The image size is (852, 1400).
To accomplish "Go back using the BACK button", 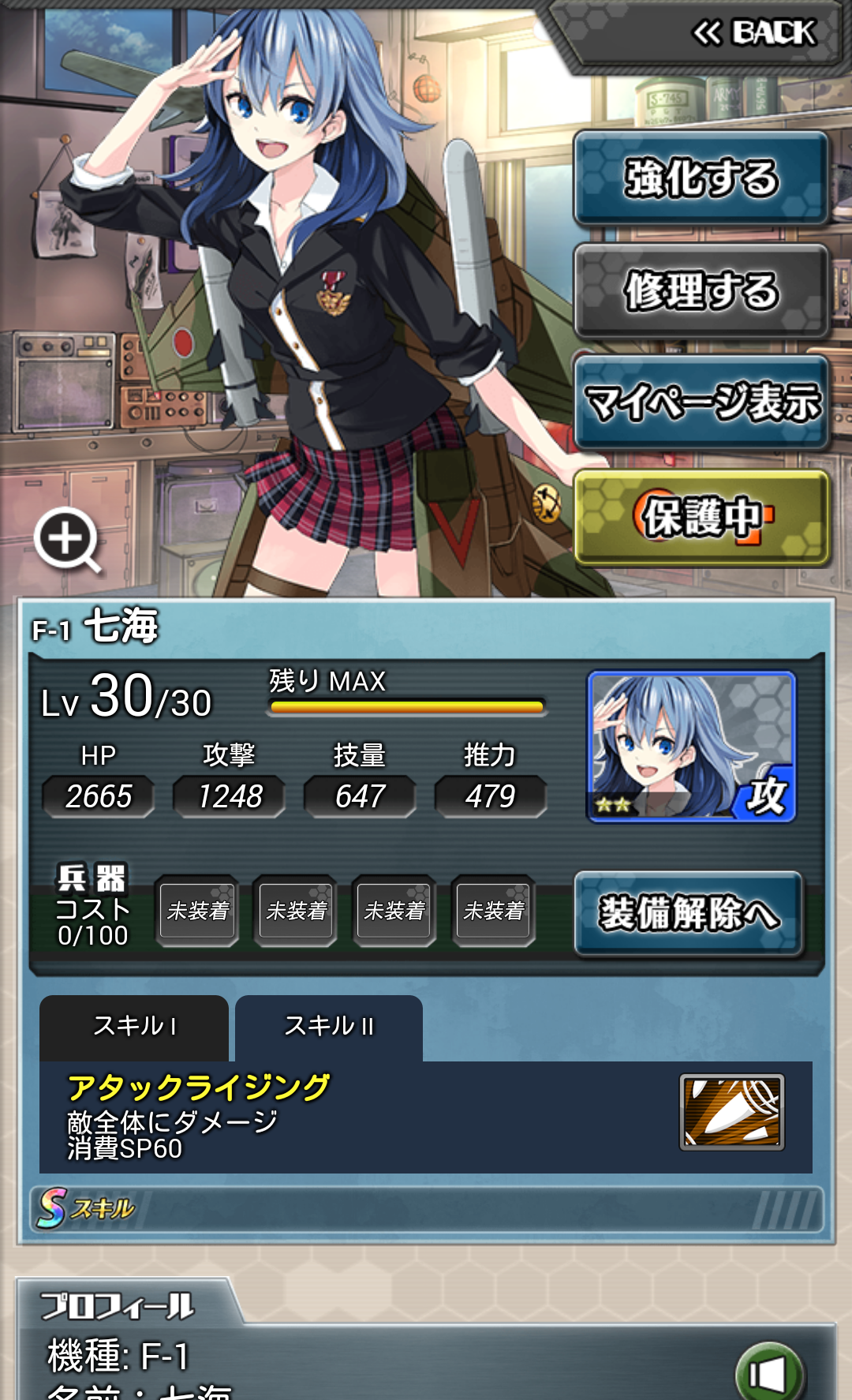I will click(753, 33).
